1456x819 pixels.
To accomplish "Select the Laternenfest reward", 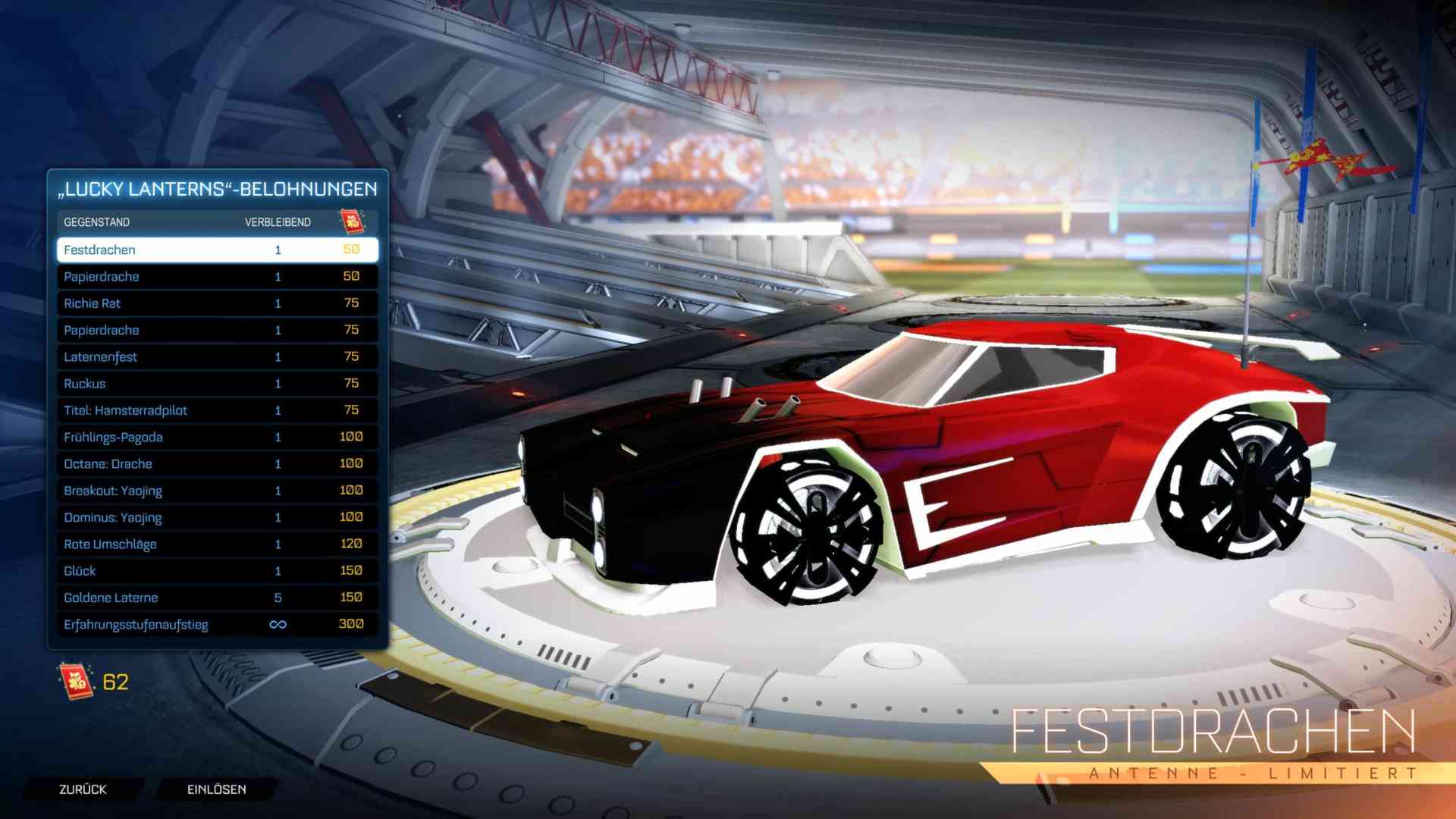I will 216,356.
